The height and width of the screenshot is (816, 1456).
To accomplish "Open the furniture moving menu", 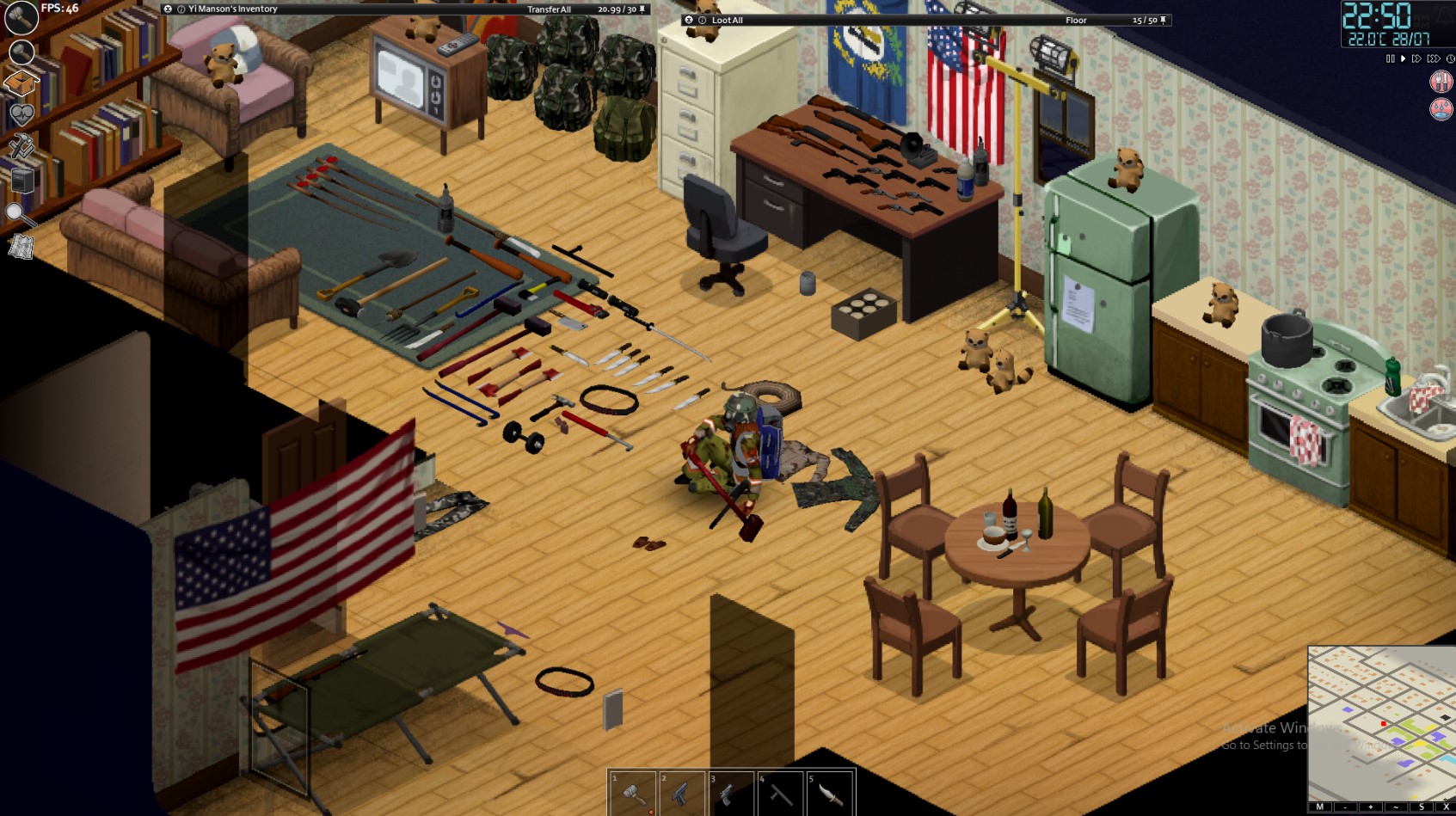I will [x=22, y=181].
